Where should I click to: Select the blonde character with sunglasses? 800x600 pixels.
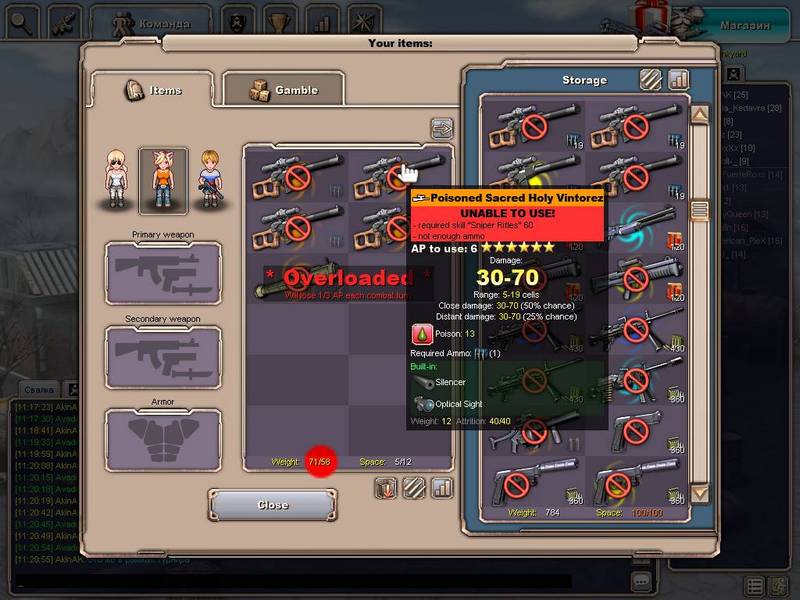click(117, 180)
